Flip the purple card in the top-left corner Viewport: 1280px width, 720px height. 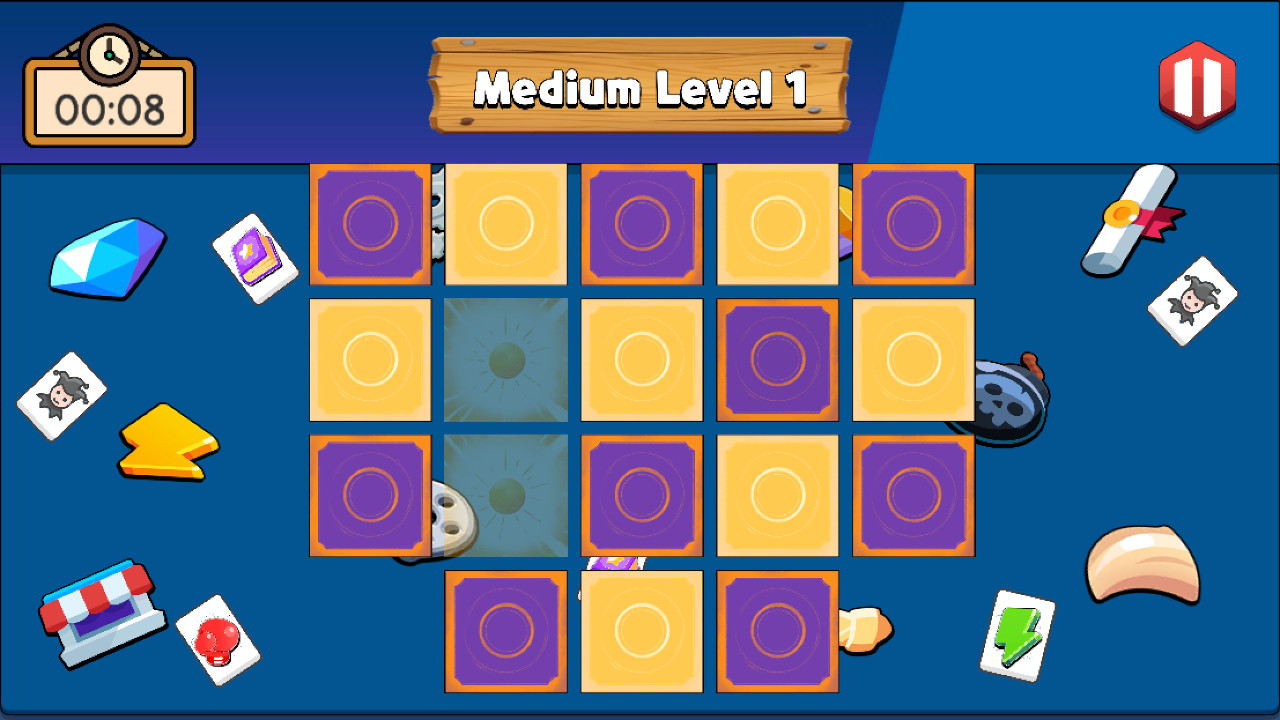pyautogui.click(x=370, y=222)
